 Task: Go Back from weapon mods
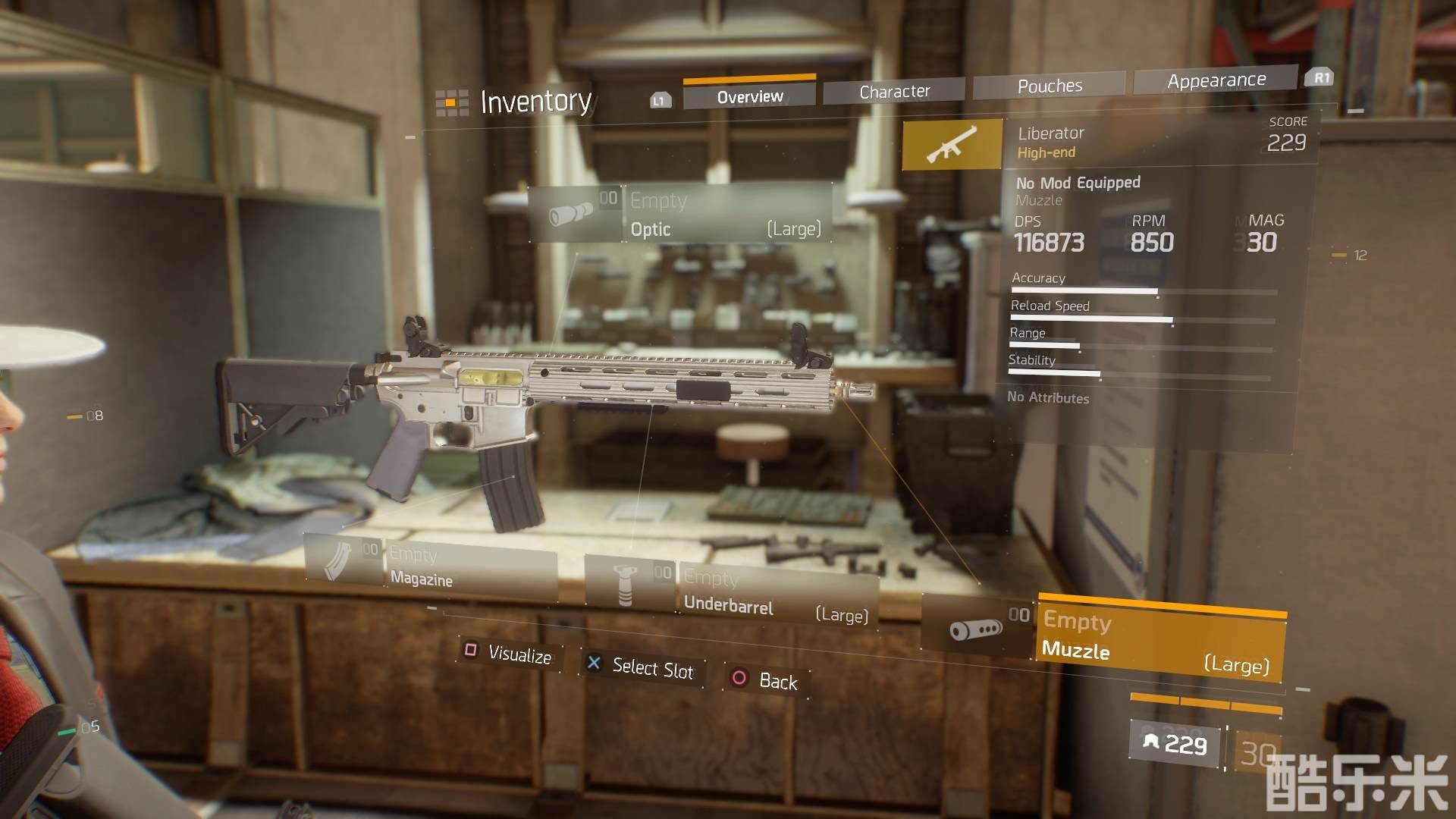pos(766,680)
